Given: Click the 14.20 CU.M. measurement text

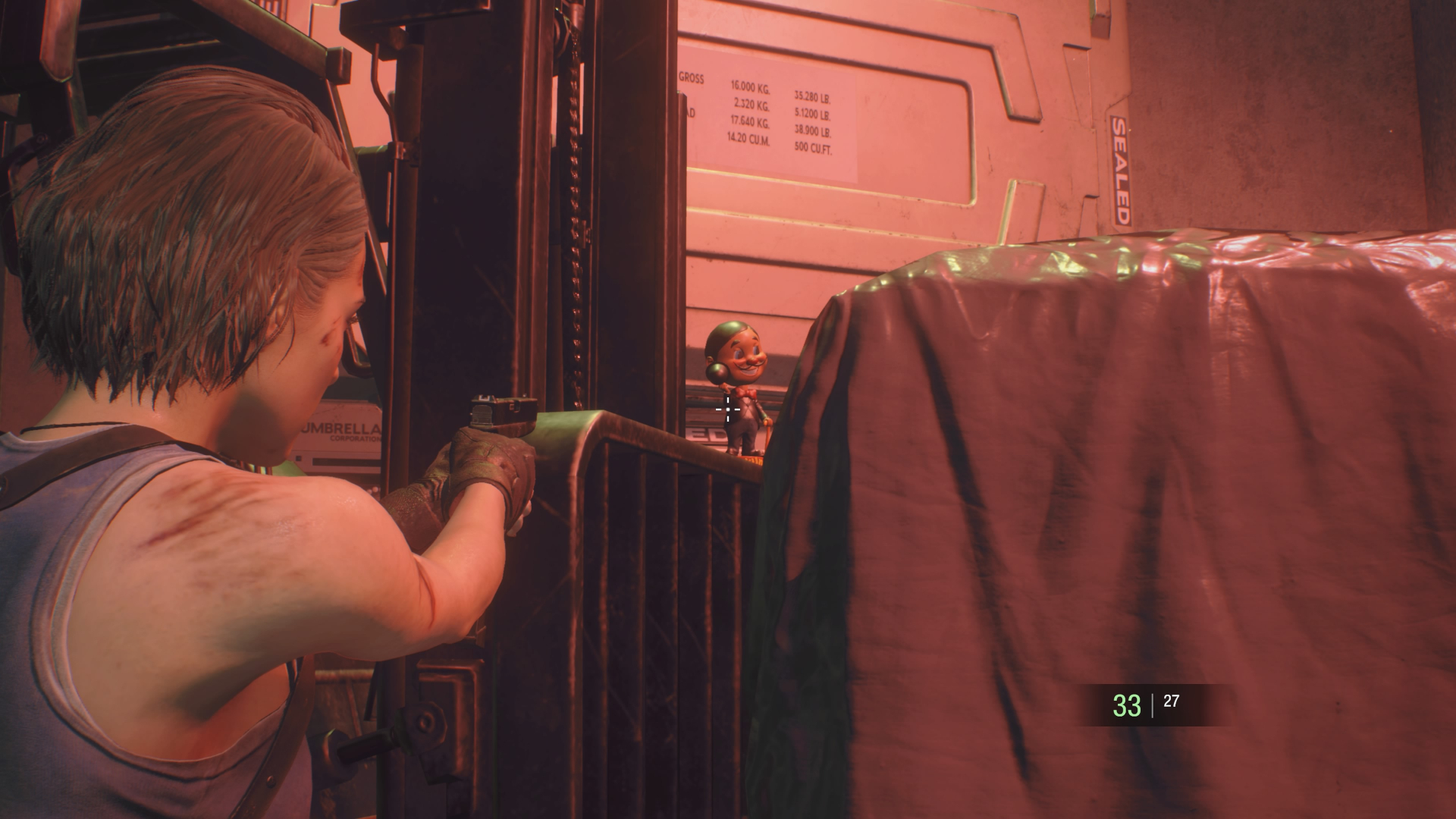Looking at the screenshot, I should pos(747,140).
